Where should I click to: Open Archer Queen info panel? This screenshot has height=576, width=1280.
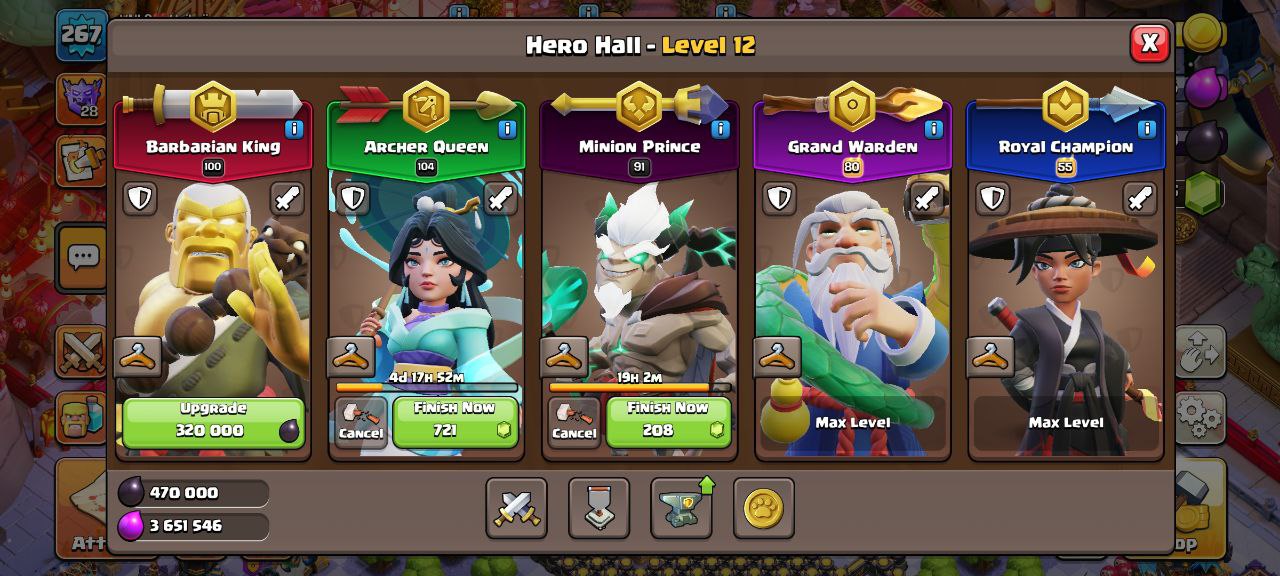pos(507,129)
